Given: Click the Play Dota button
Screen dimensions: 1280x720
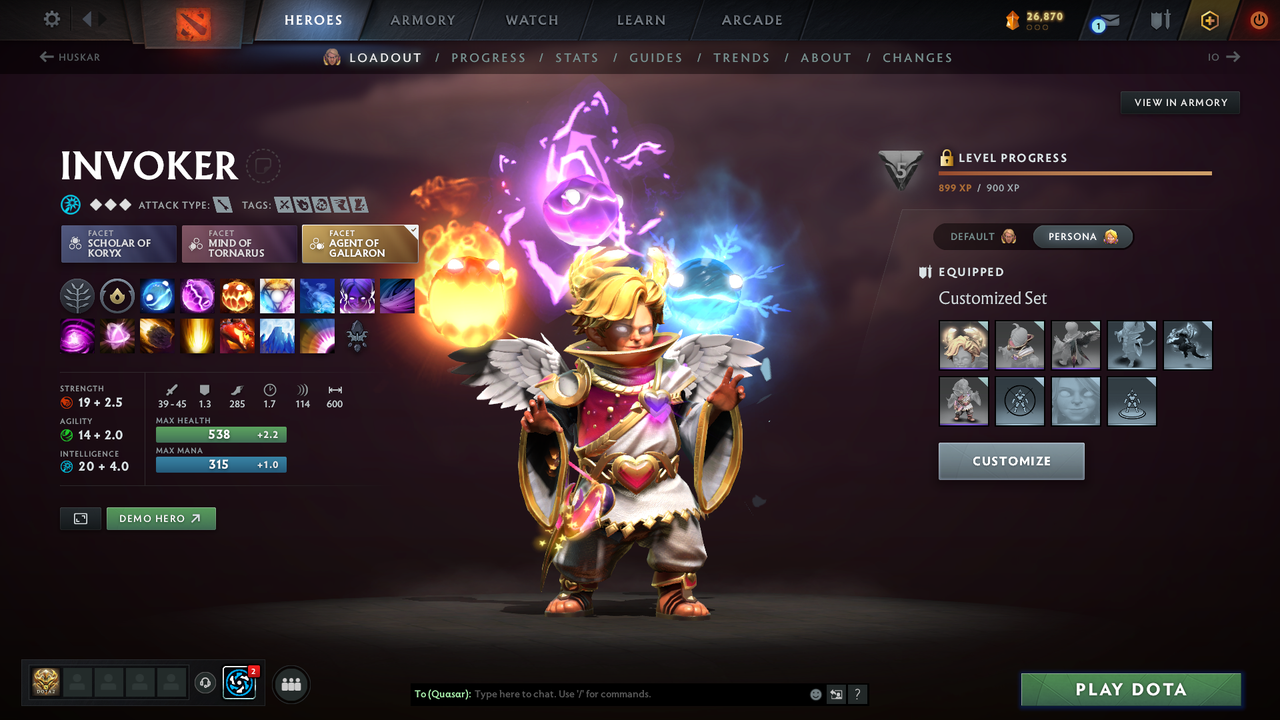Looking at the screenshot, I should [x=1130, y=689].
